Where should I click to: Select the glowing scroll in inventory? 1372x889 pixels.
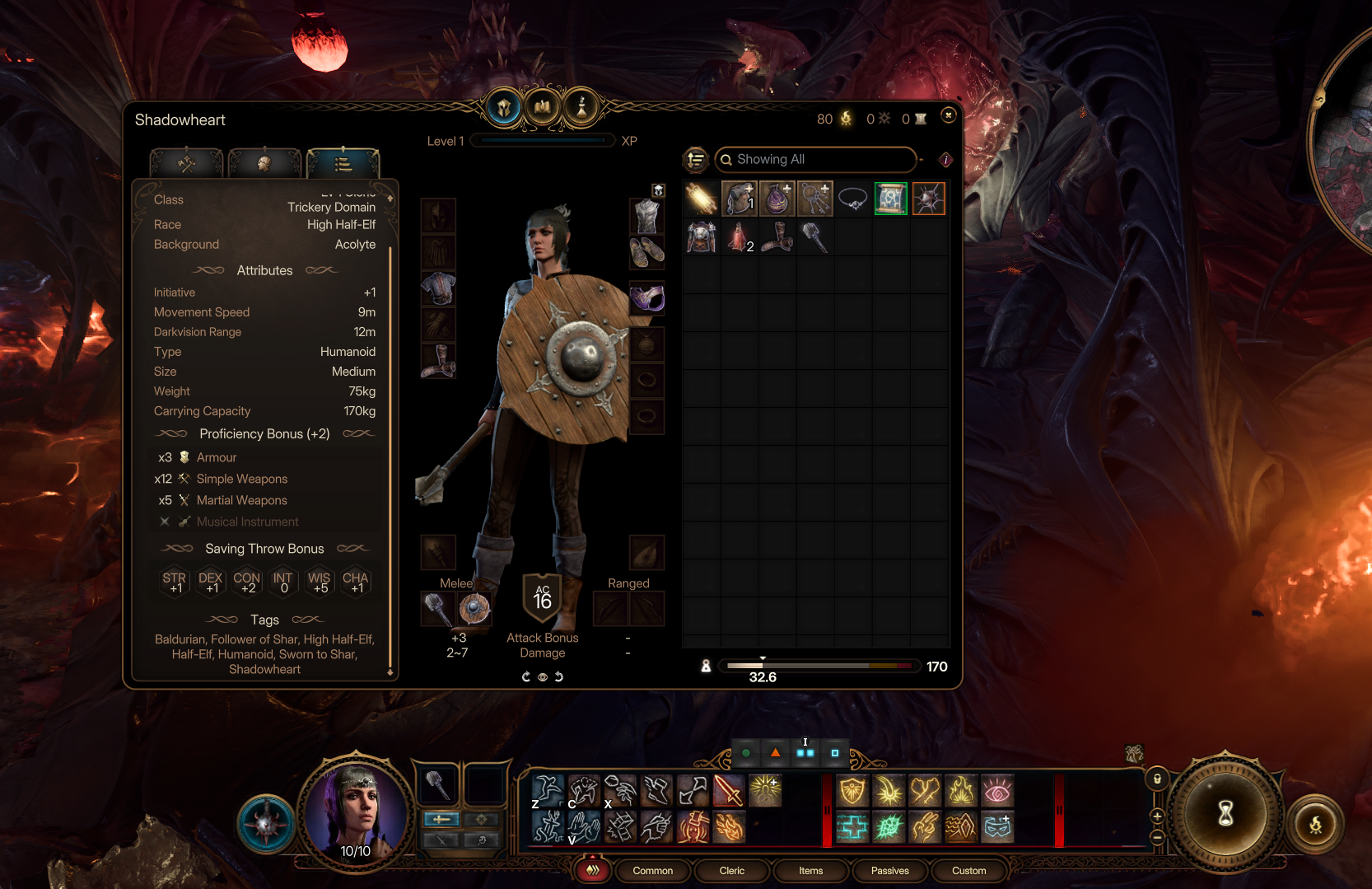701,199
